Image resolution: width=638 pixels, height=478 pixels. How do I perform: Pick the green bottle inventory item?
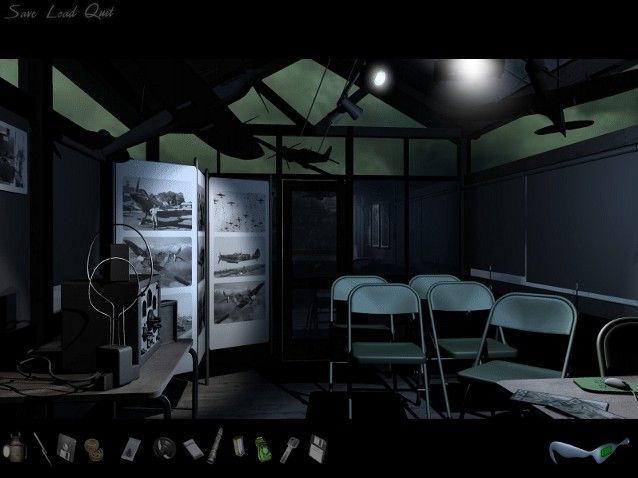coord(263,446)
